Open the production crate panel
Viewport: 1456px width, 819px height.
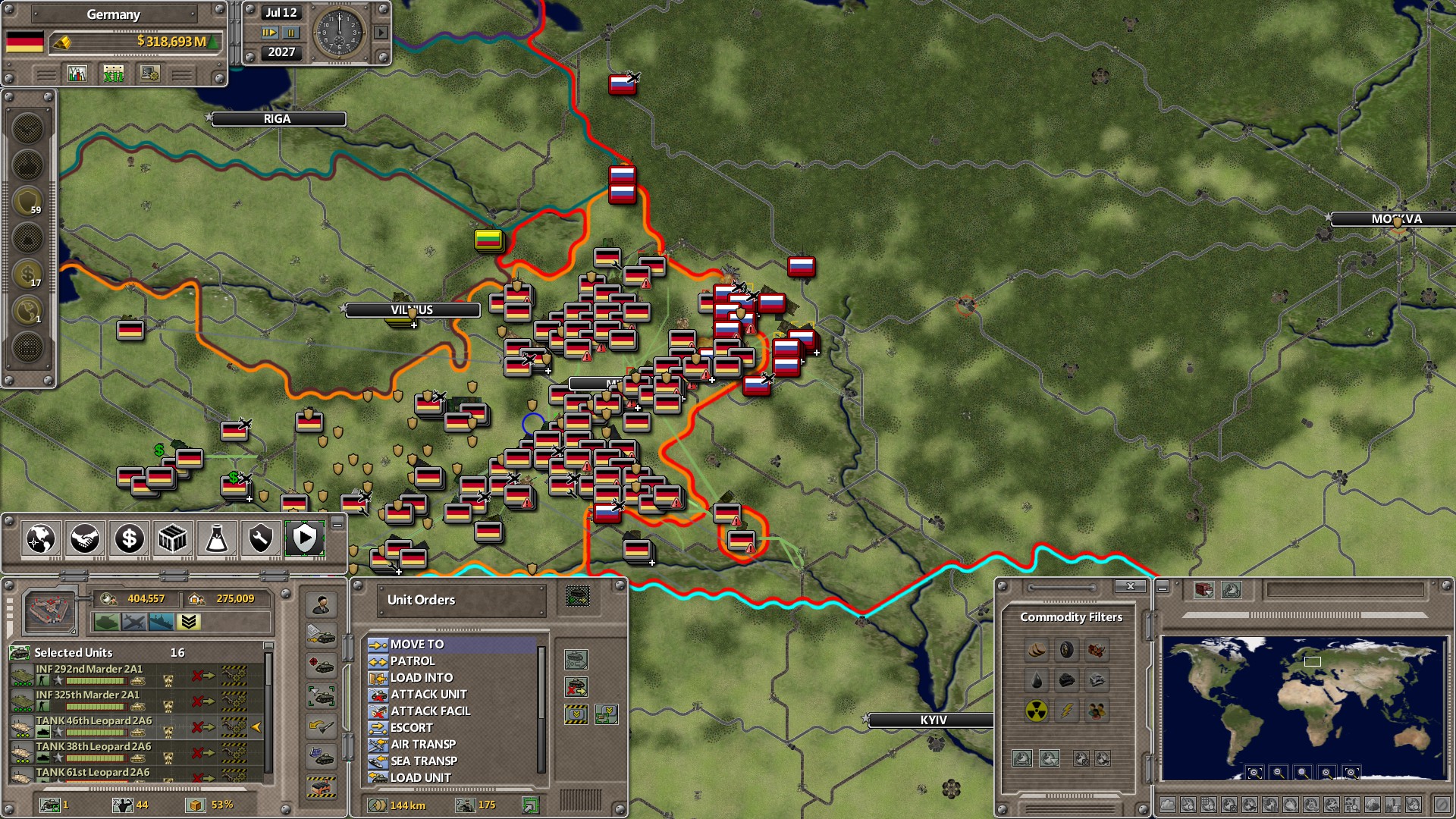tap(172, 538)
